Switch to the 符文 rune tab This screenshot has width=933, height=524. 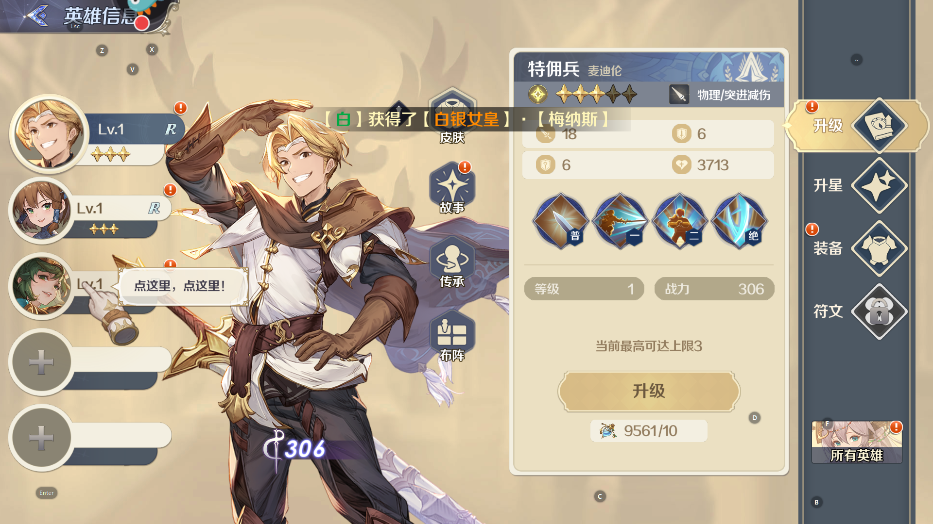(x=860, y=311)
